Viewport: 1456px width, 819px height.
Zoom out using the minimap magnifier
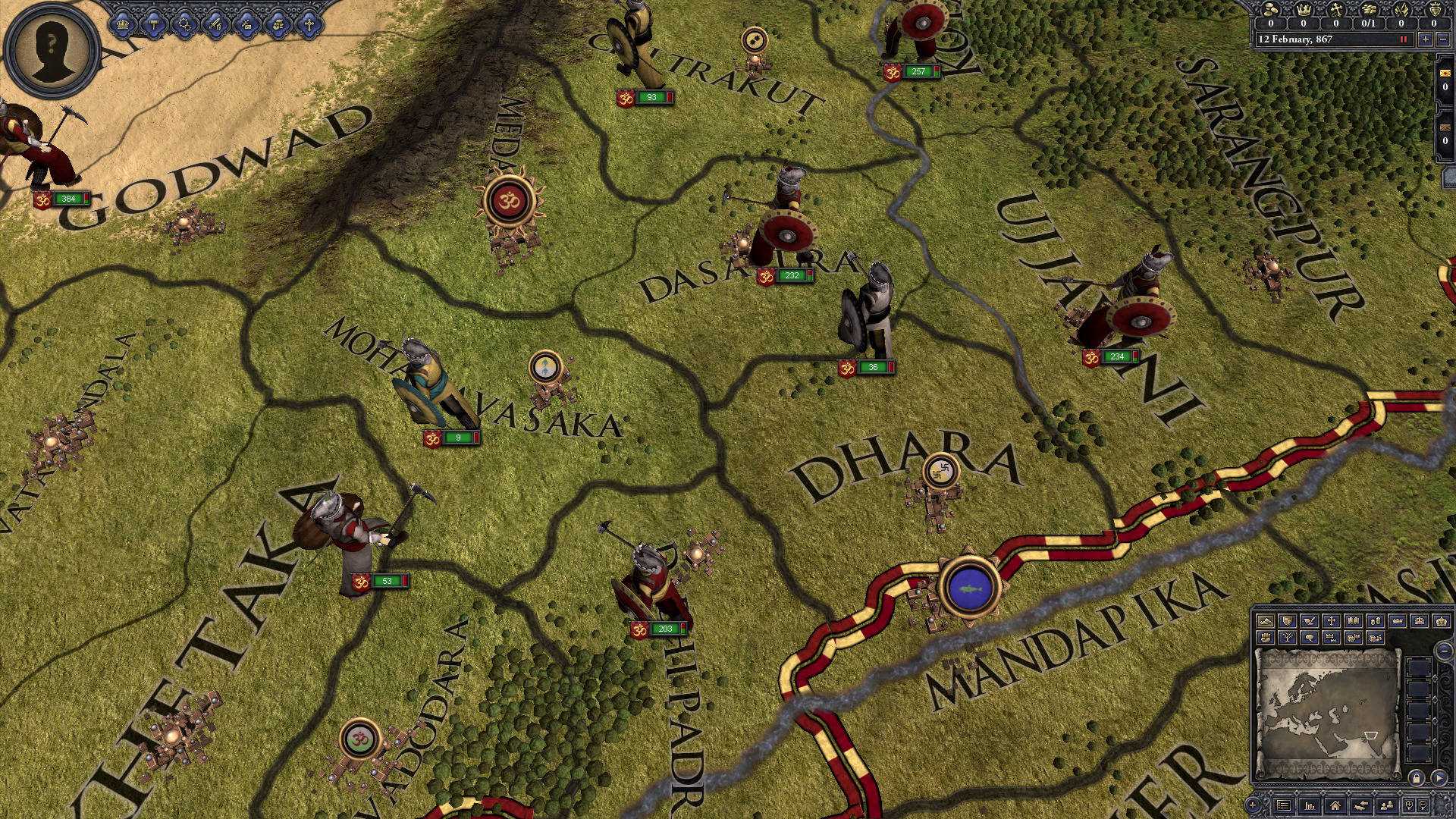1423,805
